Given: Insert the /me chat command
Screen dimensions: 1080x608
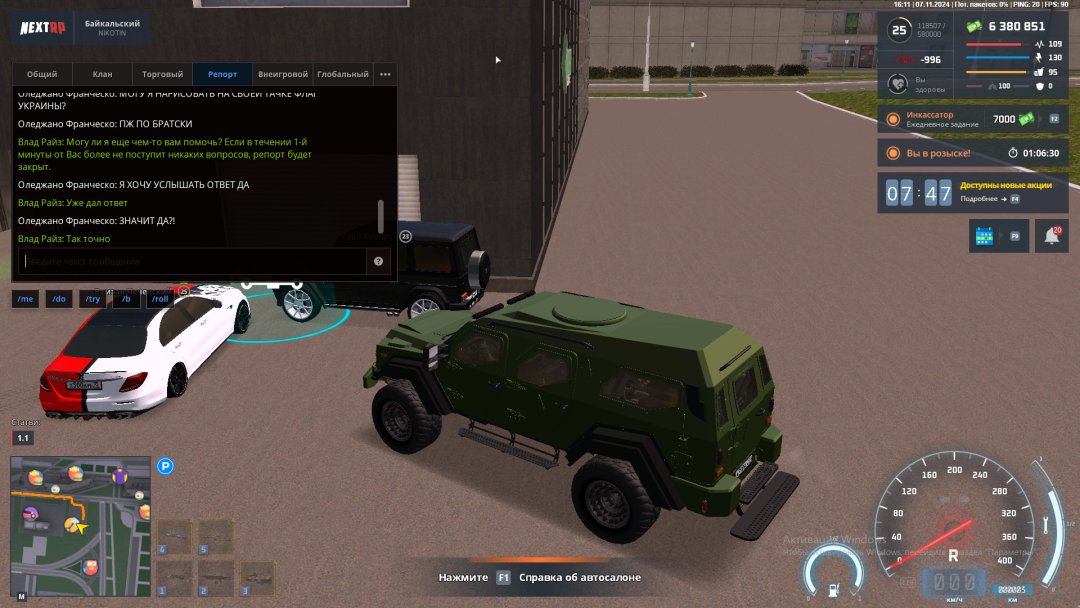Looking at the screenshot, I should (x=25, y=299).
